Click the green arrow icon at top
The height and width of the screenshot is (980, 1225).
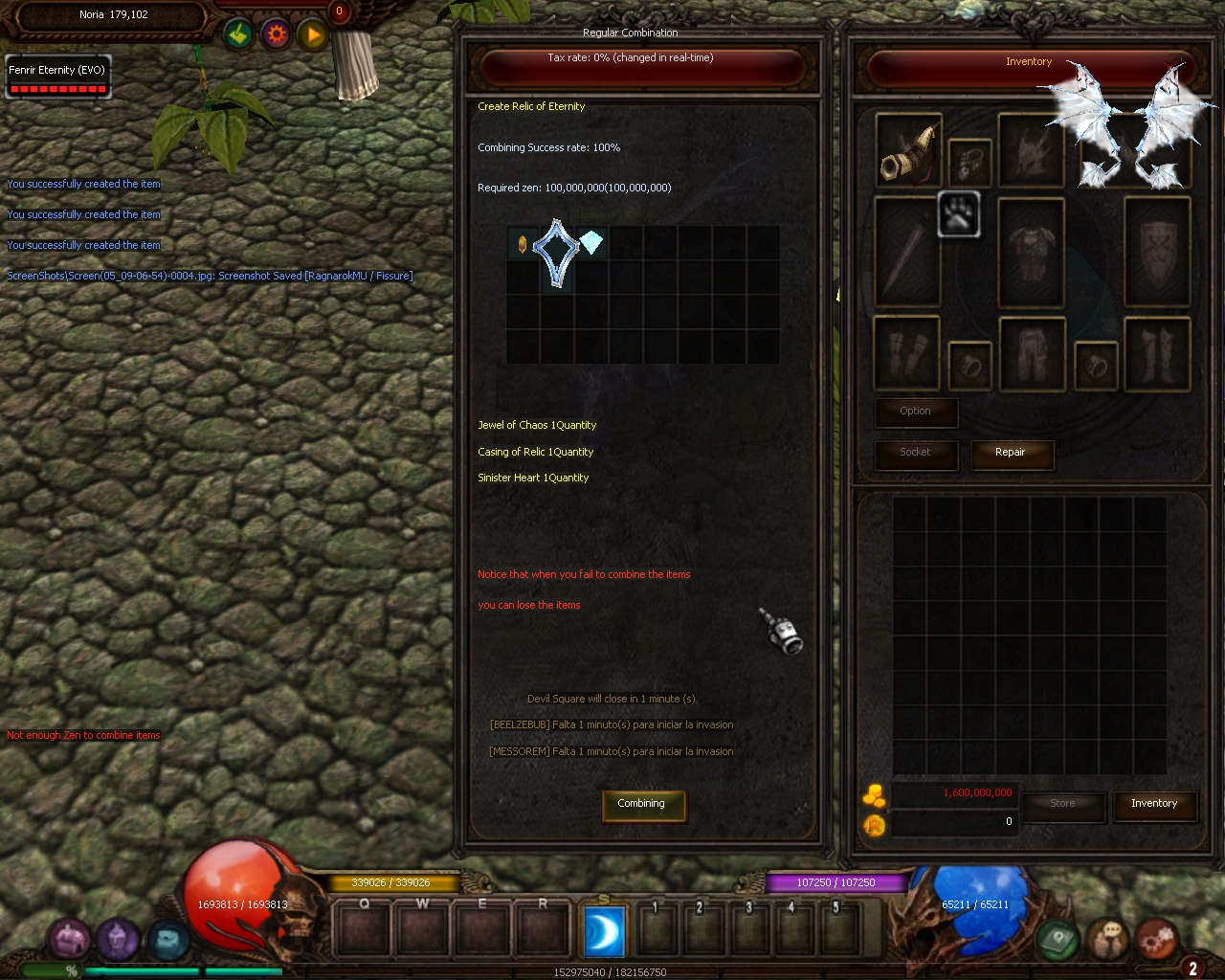pos(238,35)
